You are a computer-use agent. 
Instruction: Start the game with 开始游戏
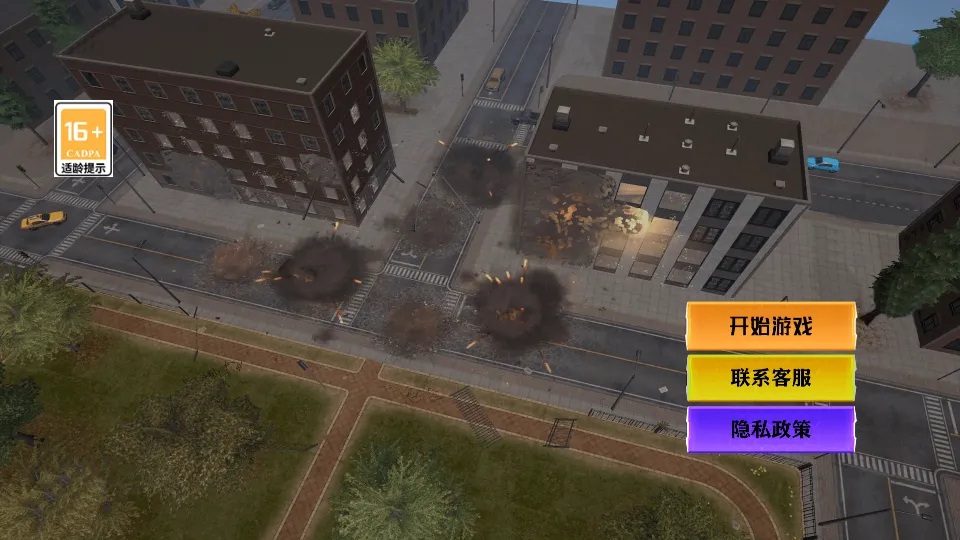[770, 327]
